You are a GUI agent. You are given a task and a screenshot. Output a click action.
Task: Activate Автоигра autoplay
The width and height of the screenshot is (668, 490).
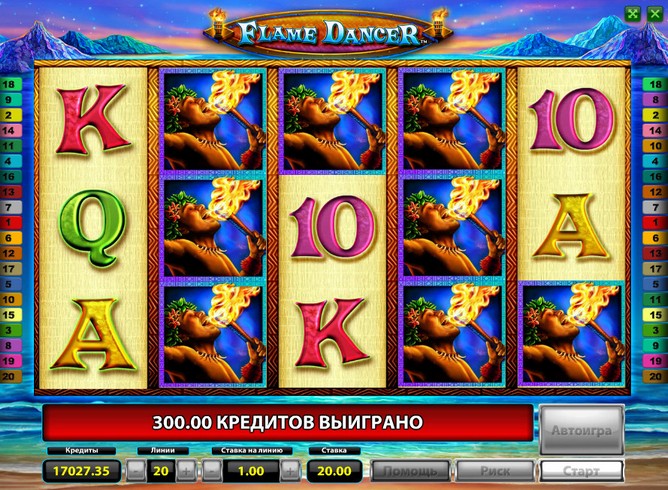pyautogui.click(x=581, y=430)
